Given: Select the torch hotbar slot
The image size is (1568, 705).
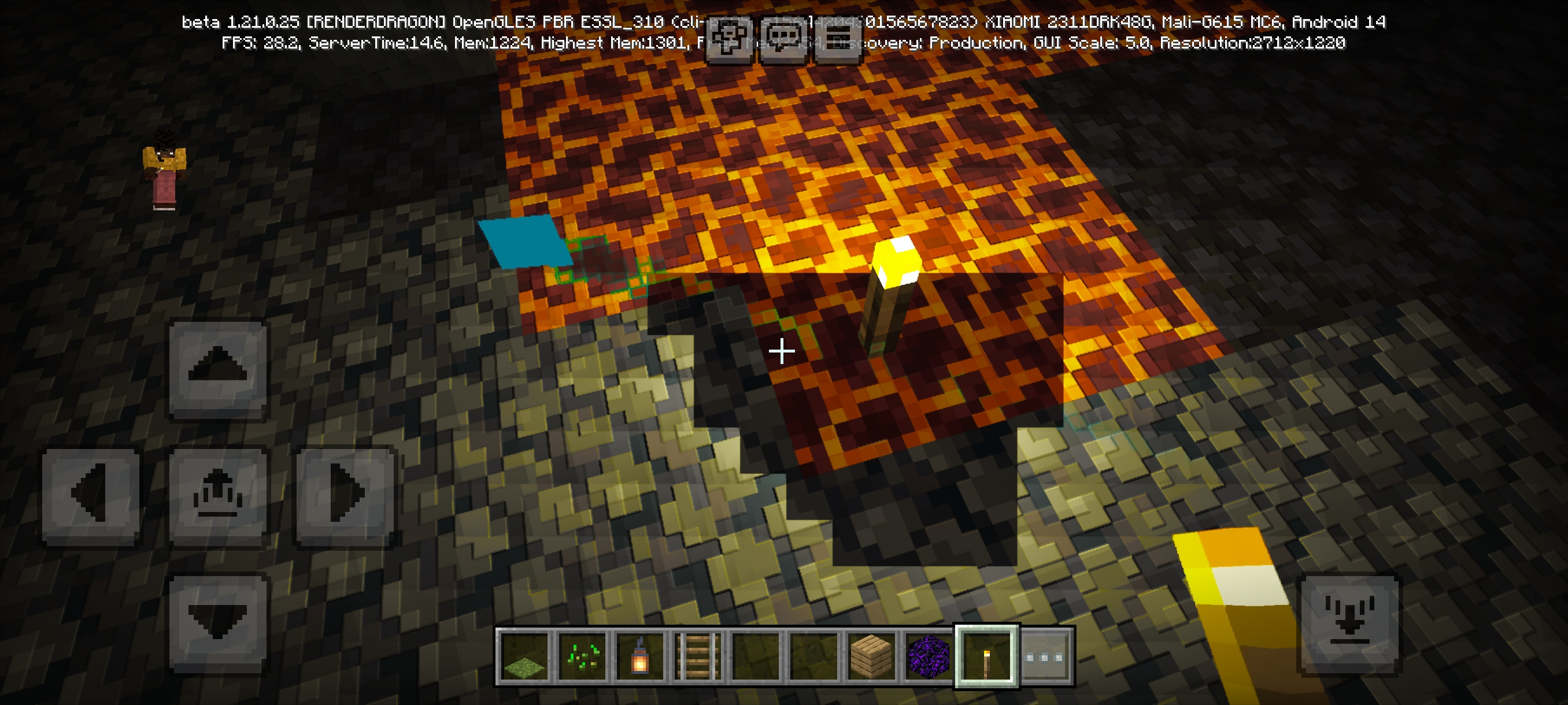Looking at the screenshot, I should tap(987, 657).
